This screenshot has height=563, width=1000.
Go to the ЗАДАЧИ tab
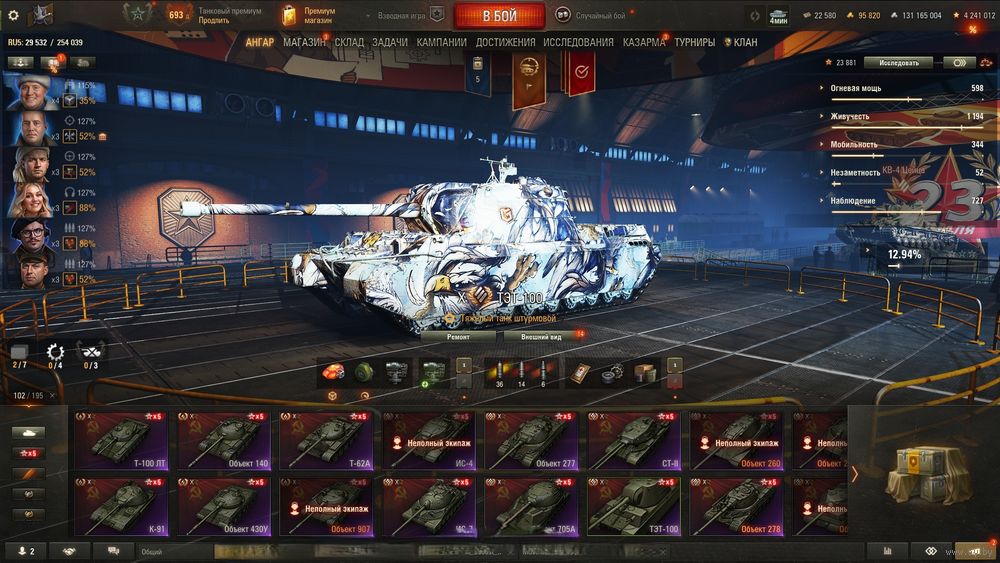[x=390, y=43]
